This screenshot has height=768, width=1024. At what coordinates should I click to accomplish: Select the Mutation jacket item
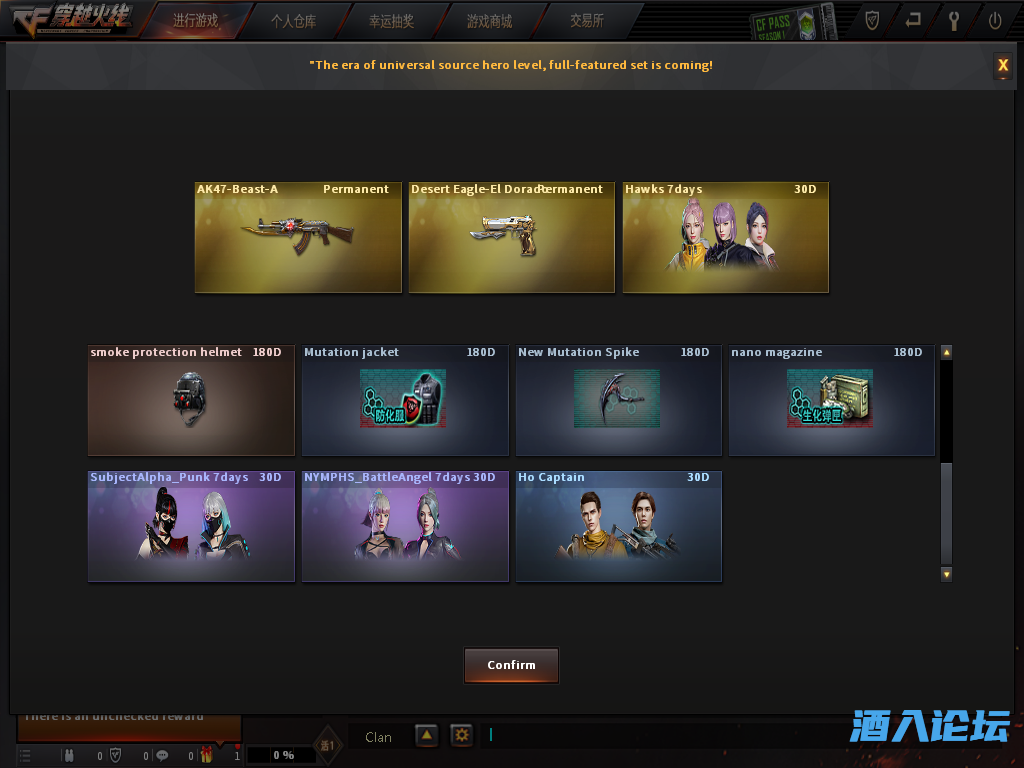click(x=405, y=400)
